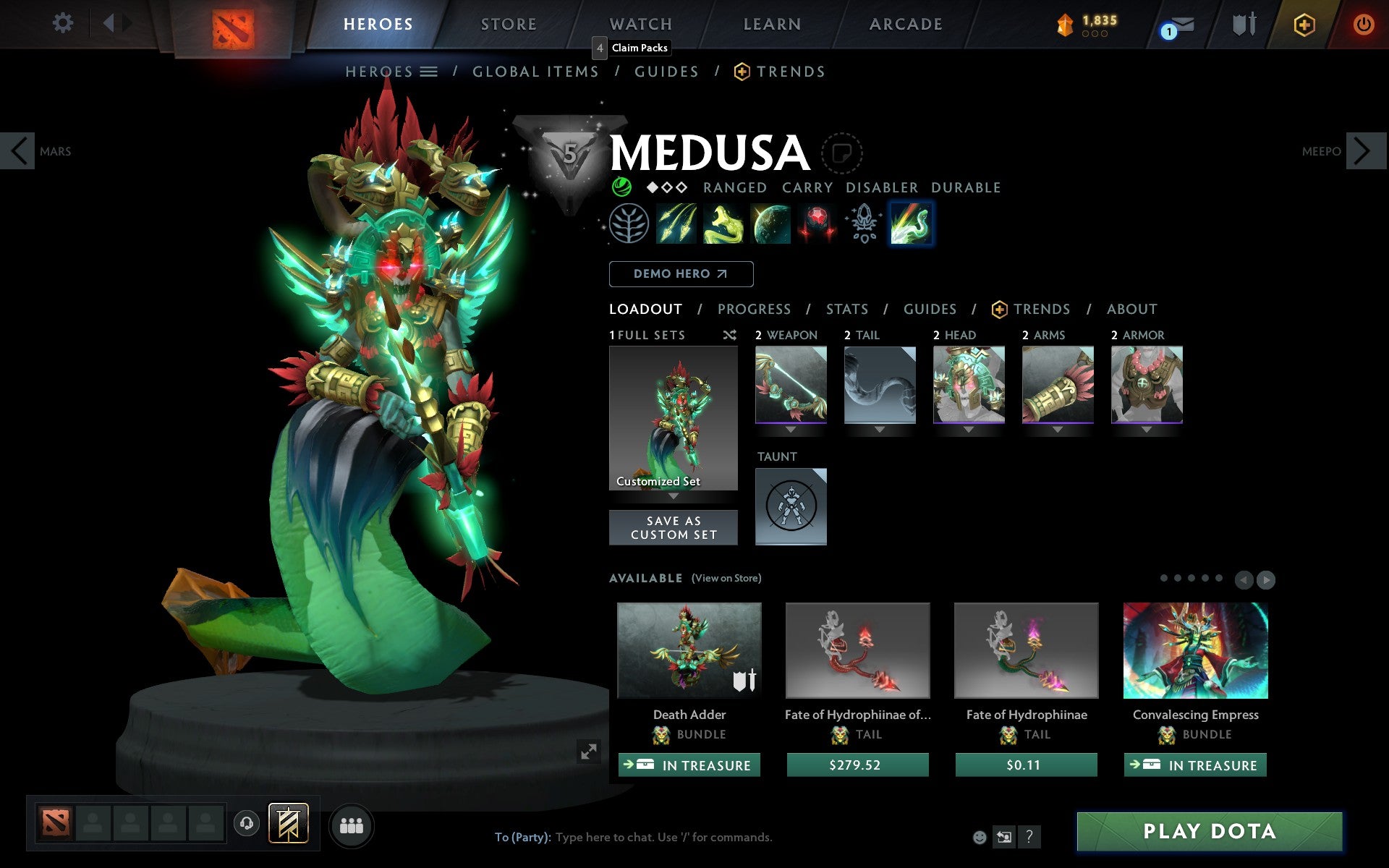This screenshot has height=868, width=1389.
Task: Select the second facet diamond
Action: click(667, 187)
